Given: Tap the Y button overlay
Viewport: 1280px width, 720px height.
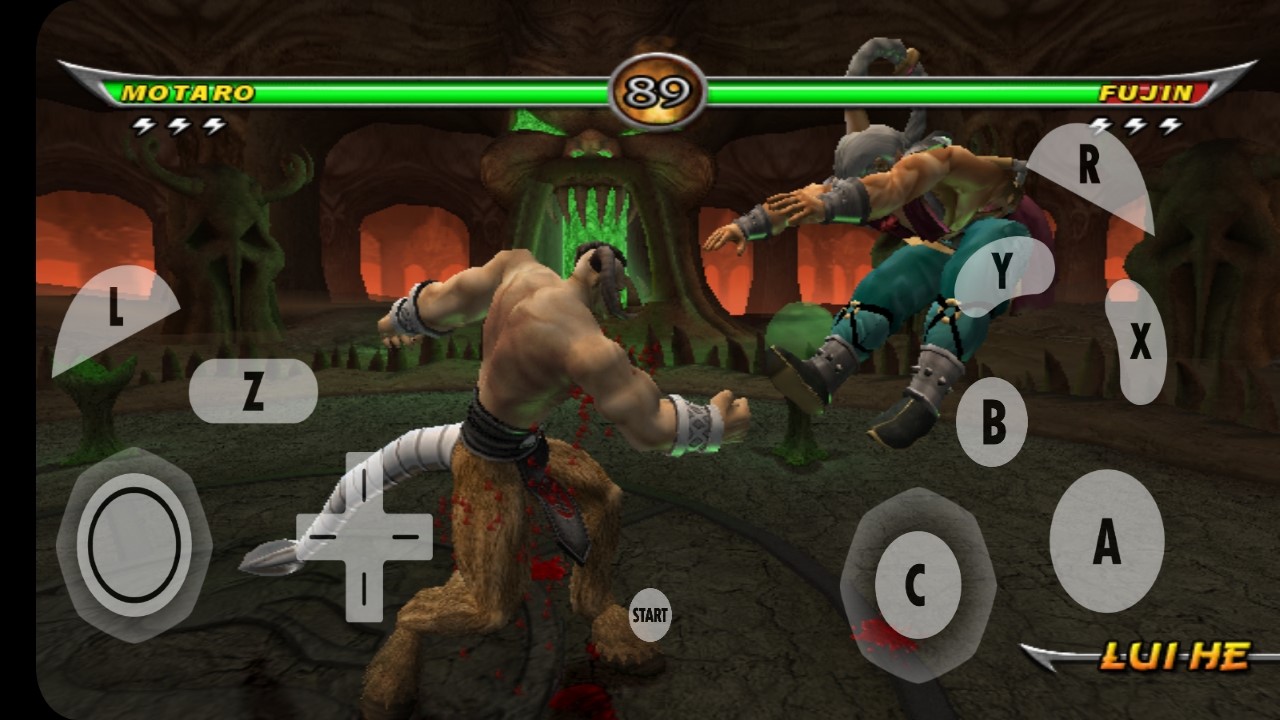Looking at the screenshot, I should [1002, 270].
